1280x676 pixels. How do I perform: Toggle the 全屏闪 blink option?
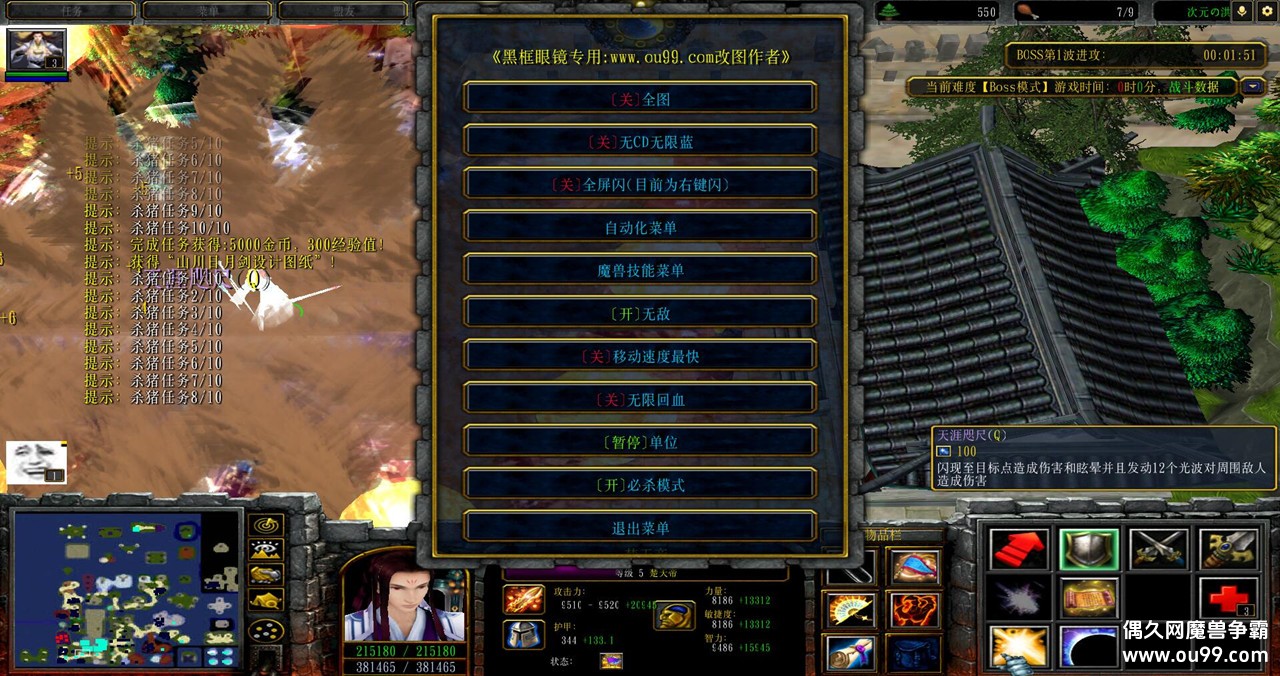click(x=640, y=185)
